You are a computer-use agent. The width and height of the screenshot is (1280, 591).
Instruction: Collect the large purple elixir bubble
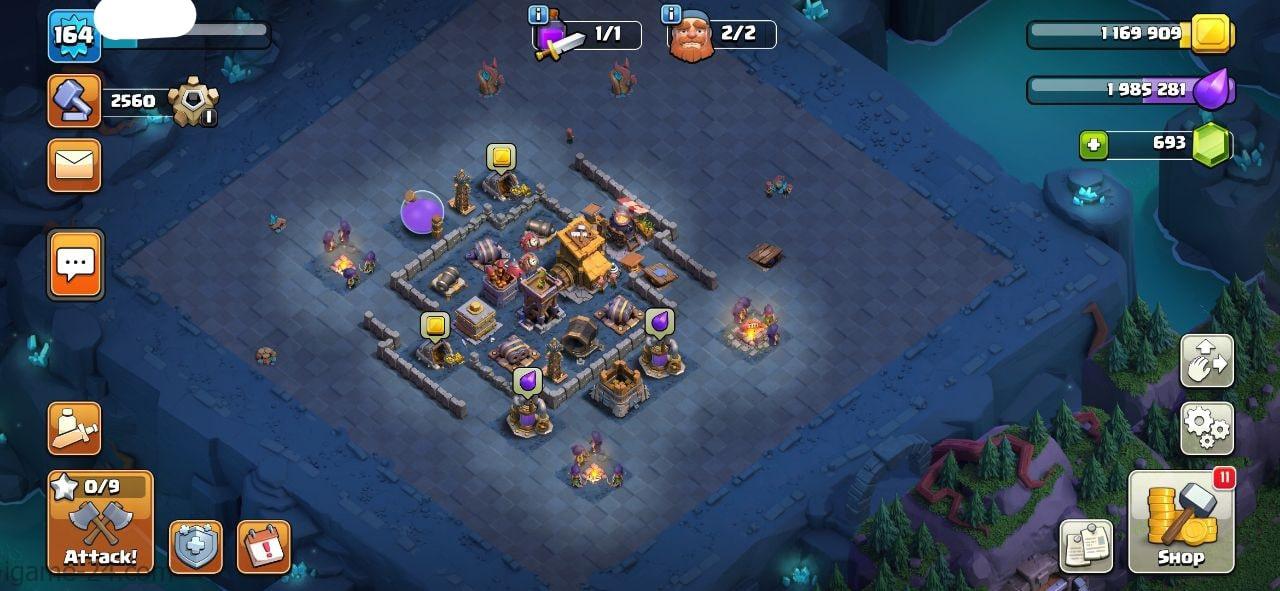pyautogui.click(x=422, y=212)
